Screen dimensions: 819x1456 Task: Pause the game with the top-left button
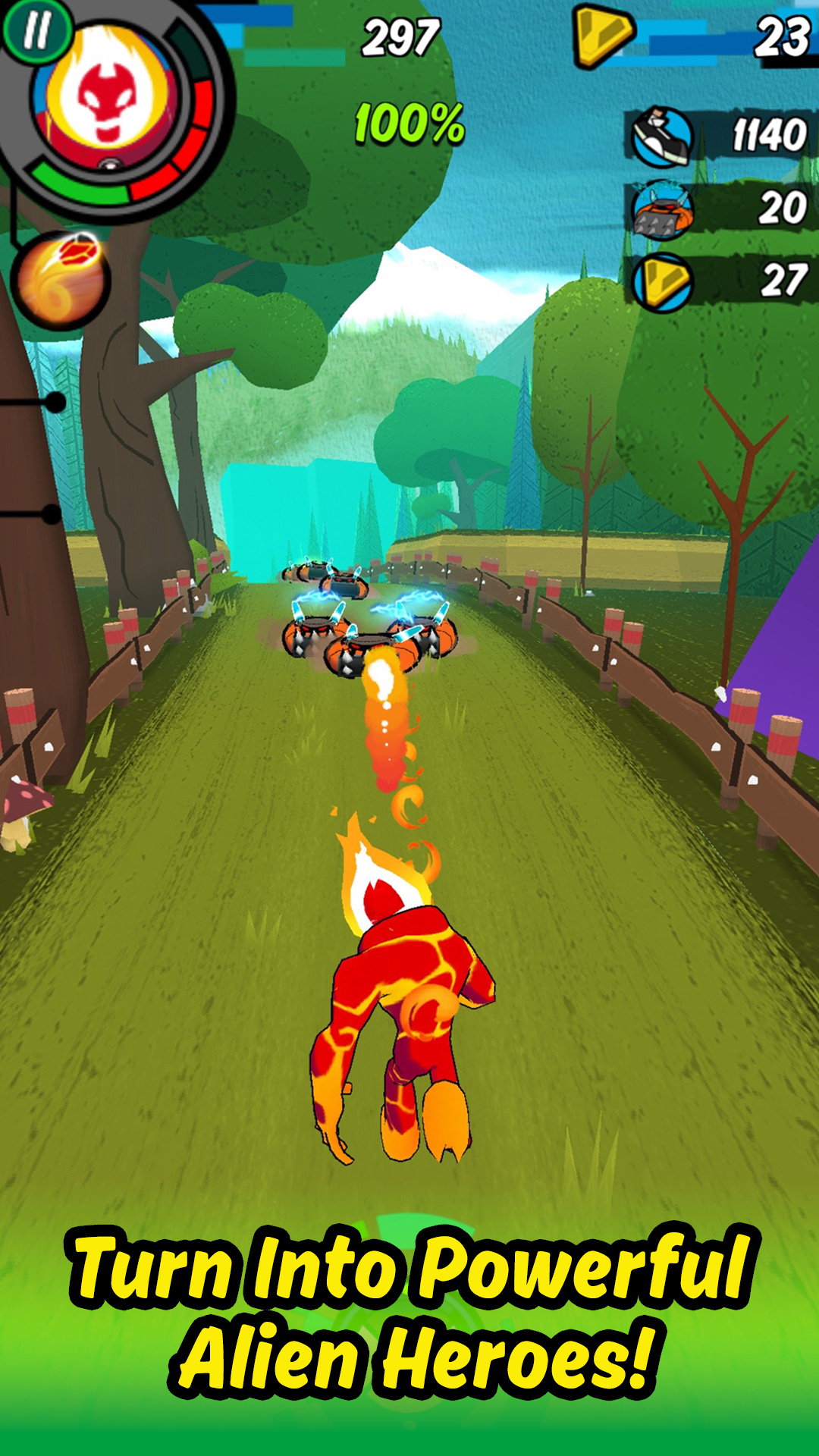[x=36, y=32]
